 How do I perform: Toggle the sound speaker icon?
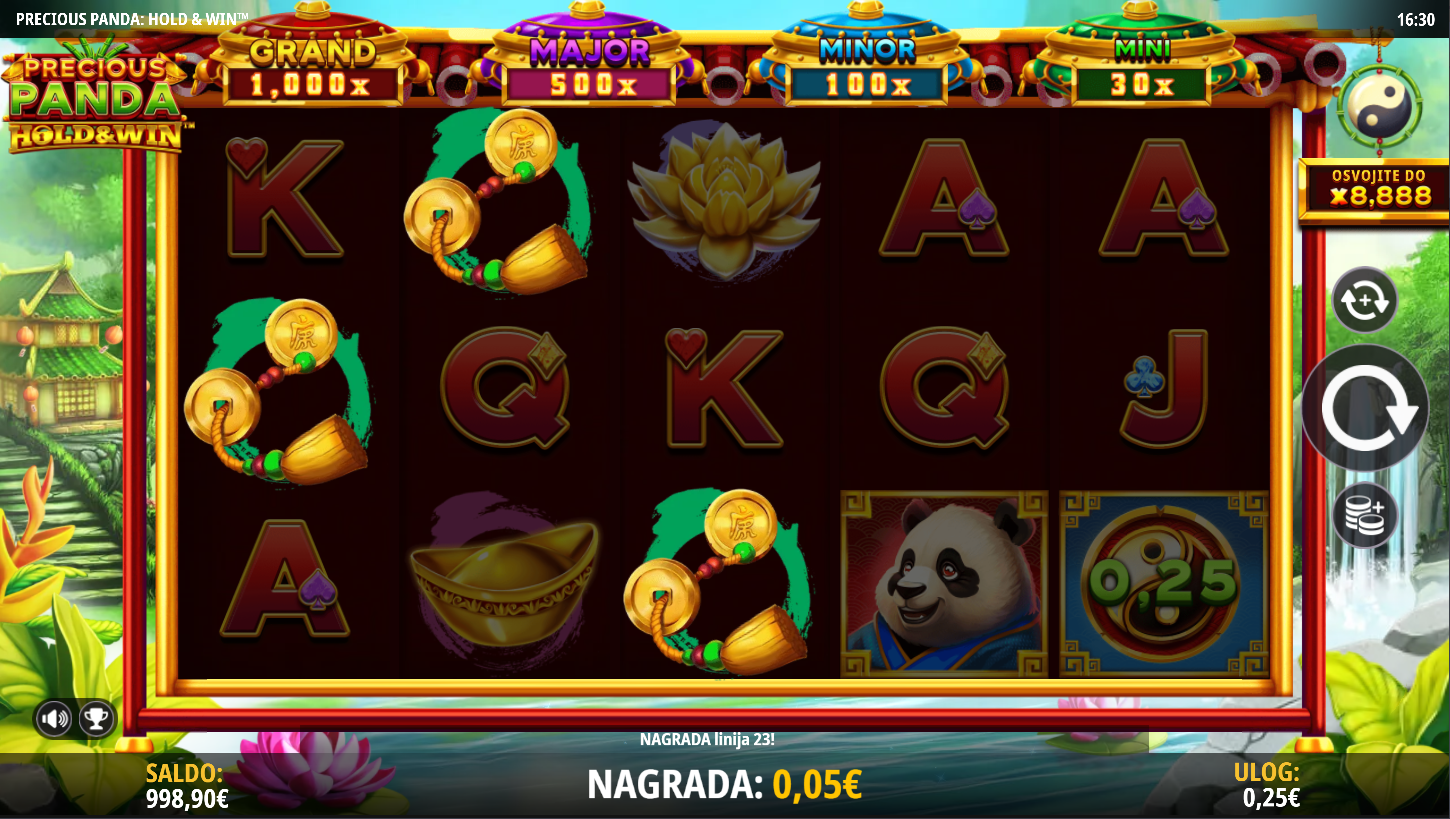coord(55,718)
